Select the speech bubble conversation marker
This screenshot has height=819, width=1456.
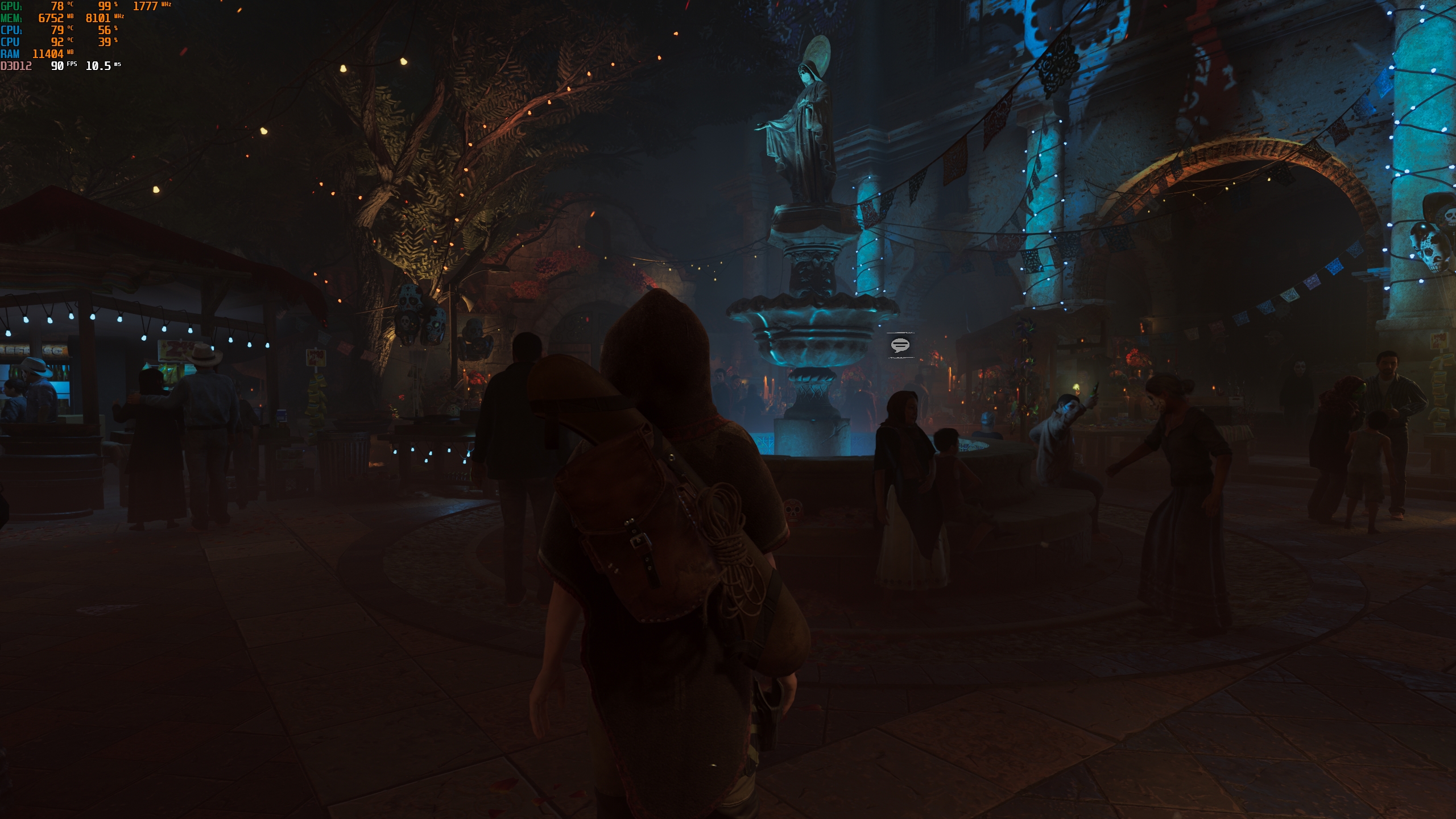click(x=900, y=345)
